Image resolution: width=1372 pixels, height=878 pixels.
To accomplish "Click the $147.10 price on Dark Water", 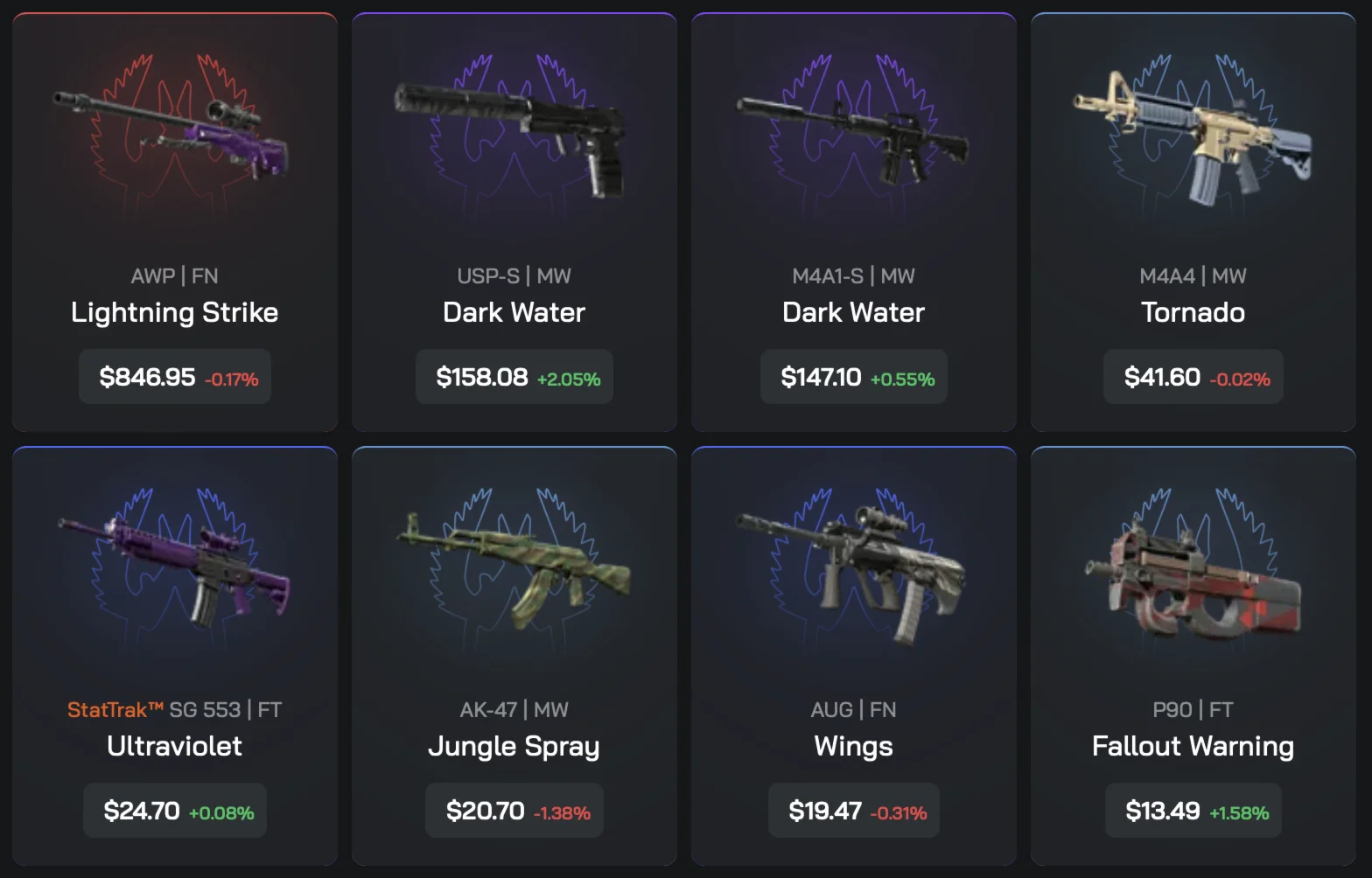I will [x=853, y=377].
